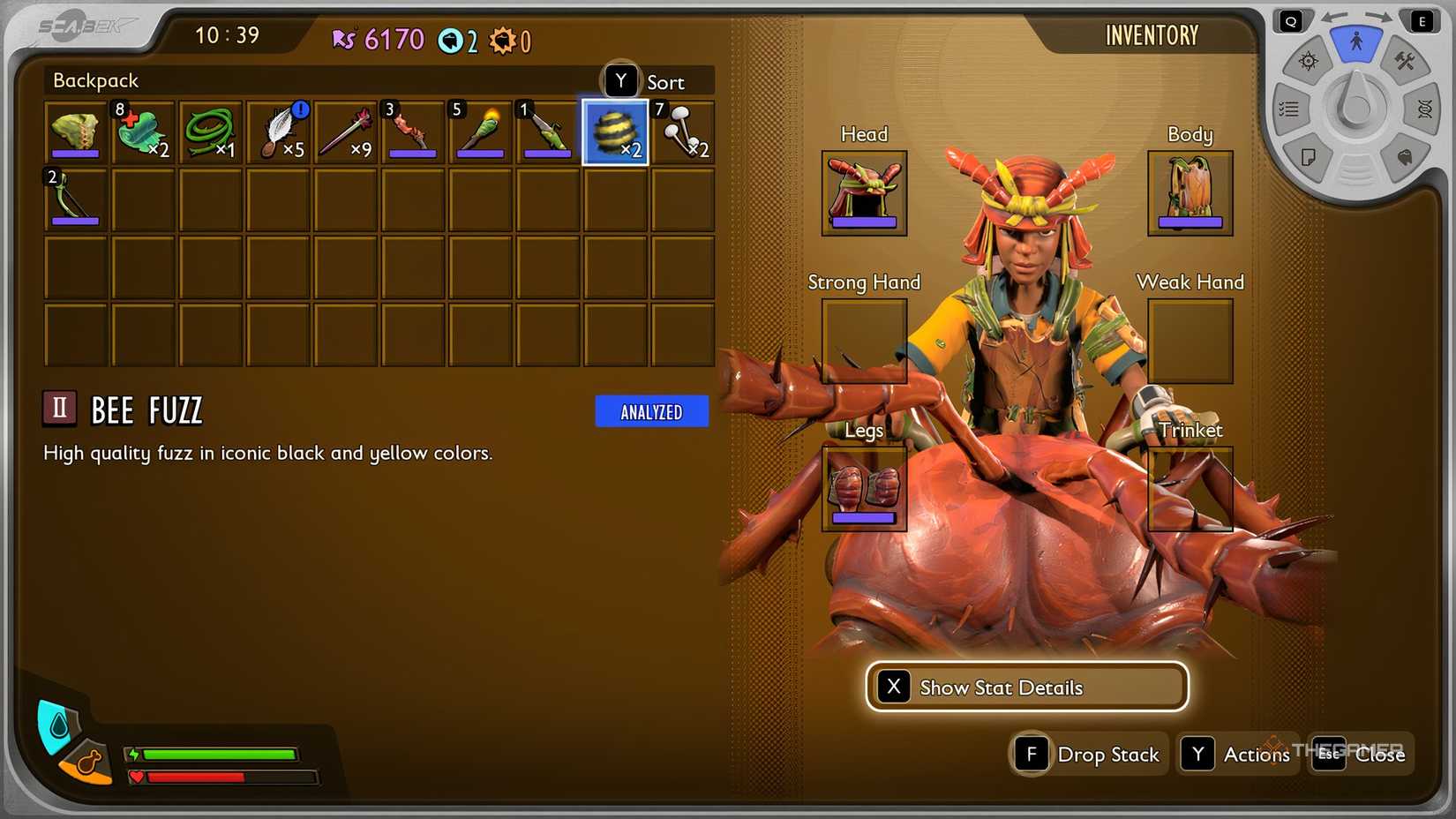The image size is (1456, 819).
Task: Pick the white feather item stack
Action: point(279,132)
